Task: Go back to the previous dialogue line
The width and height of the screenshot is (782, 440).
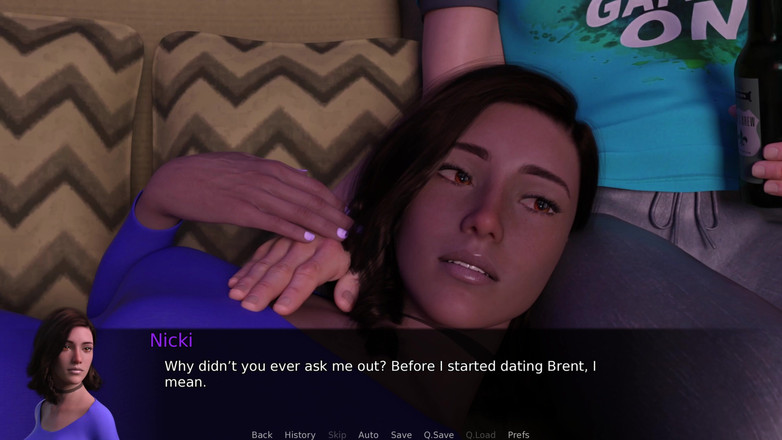Action: pos(262,435)
